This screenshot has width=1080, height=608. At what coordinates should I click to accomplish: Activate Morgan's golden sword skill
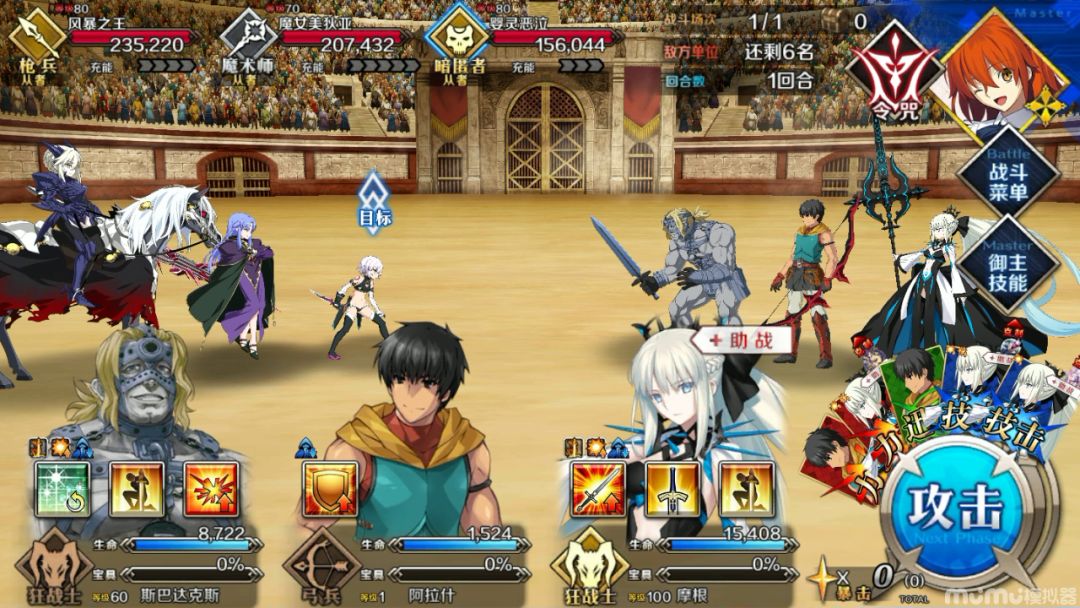(x=672, y=489)
